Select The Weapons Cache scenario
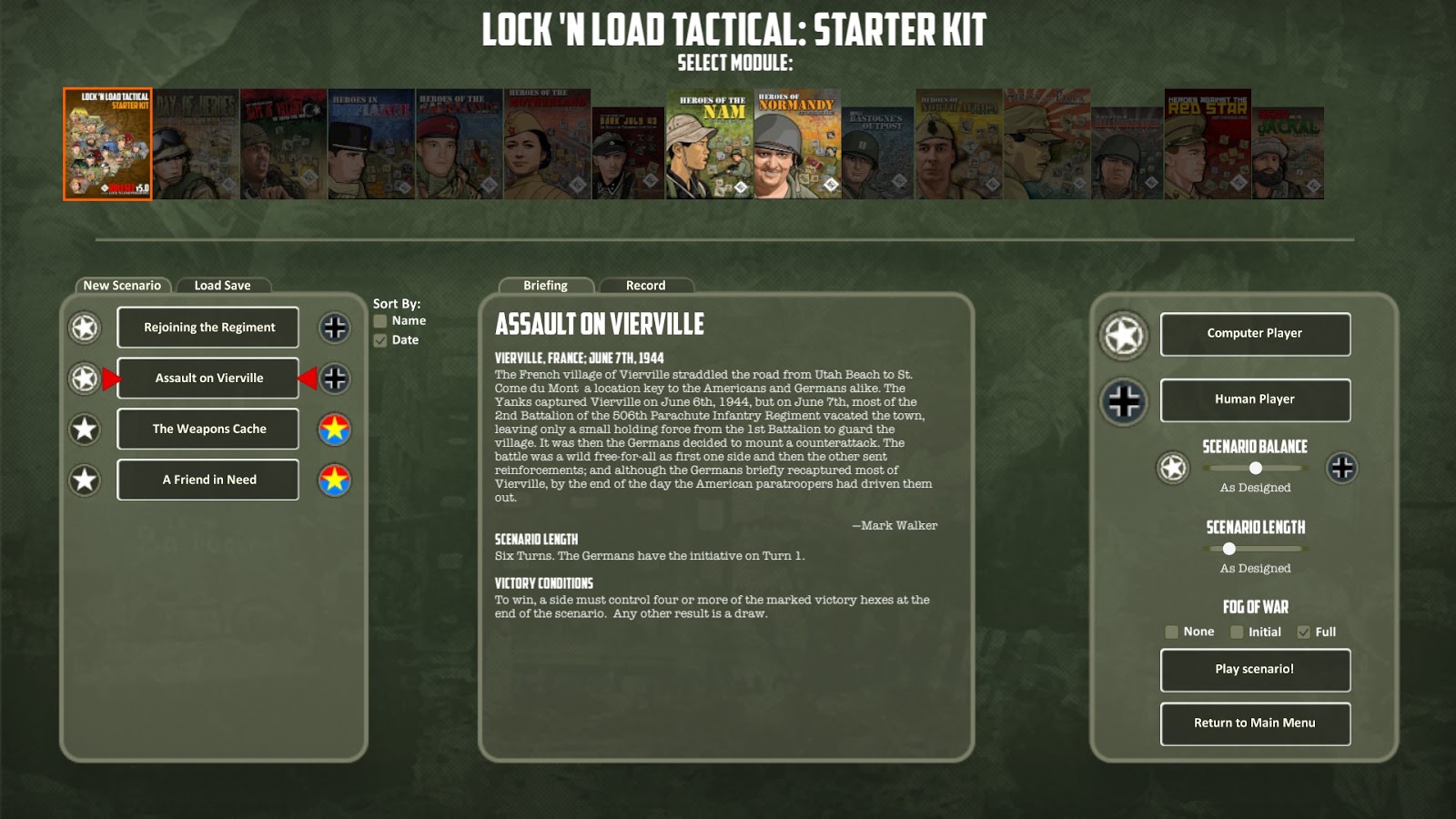Image resolution: width=1456 pixels, height=819 pixels. point(207,429)
